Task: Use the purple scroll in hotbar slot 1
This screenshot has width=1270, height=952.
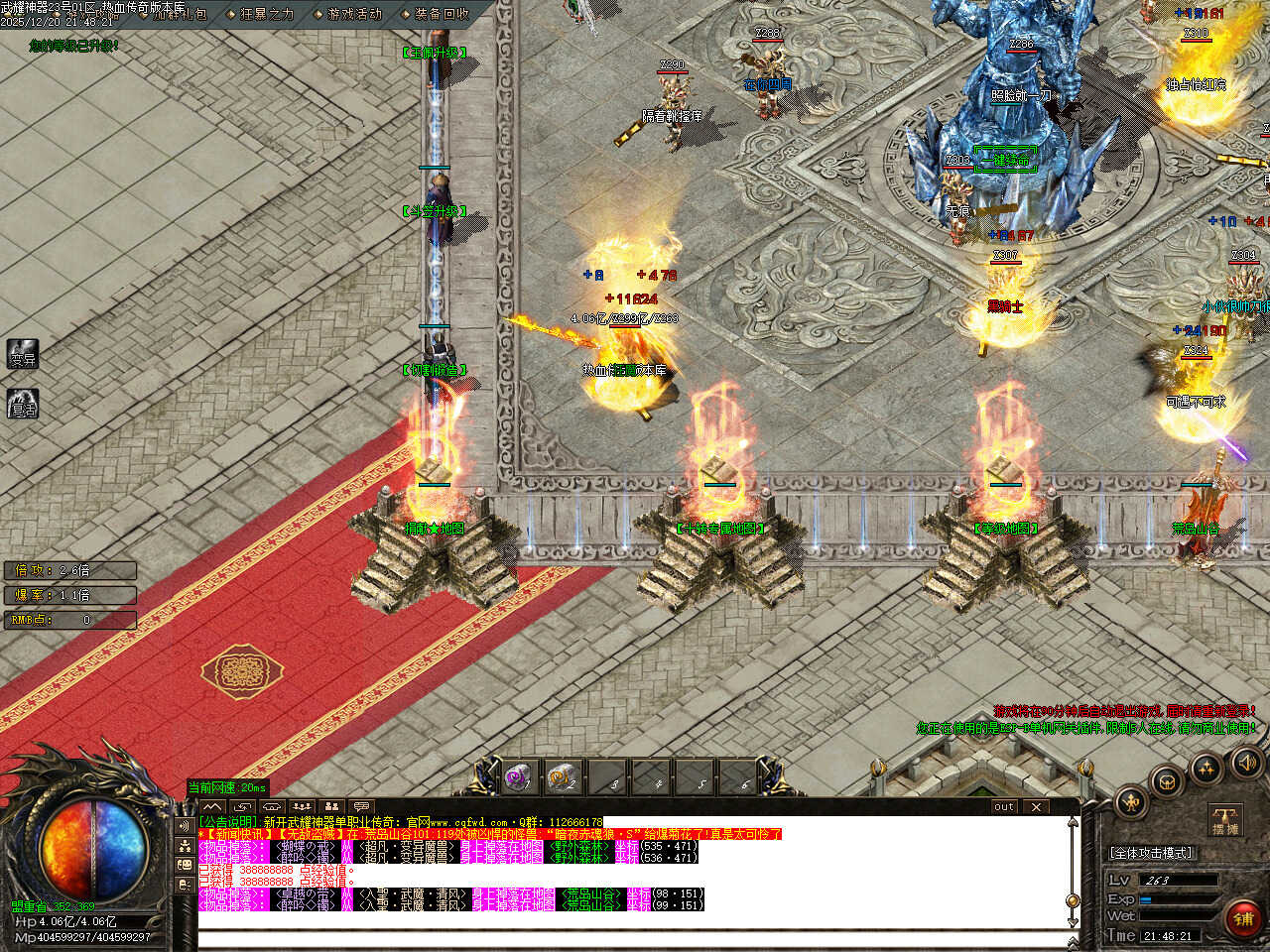Action: point(517,777)
